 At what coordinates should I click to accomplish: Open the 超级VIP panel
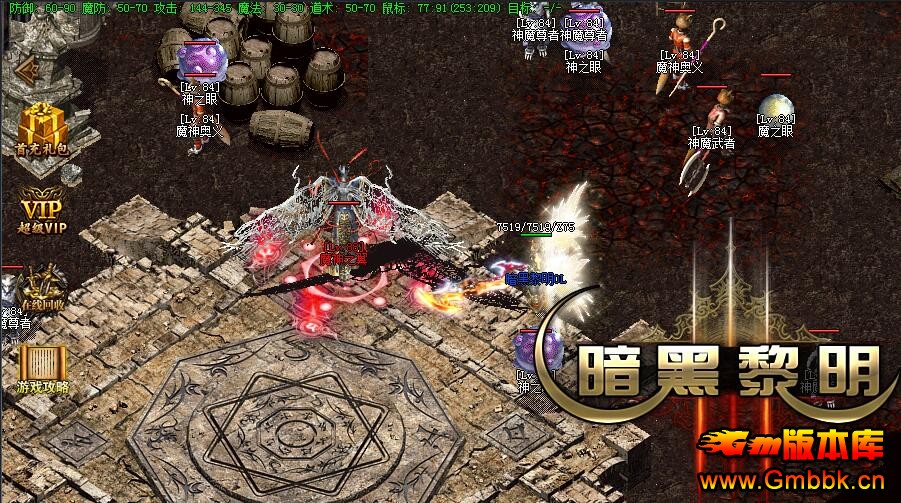[x=42, y=212]
